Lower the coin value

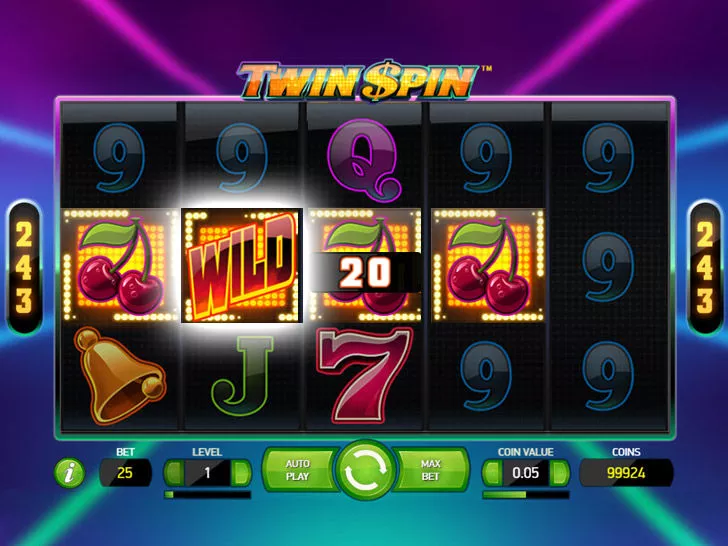(x=492, y=473)
